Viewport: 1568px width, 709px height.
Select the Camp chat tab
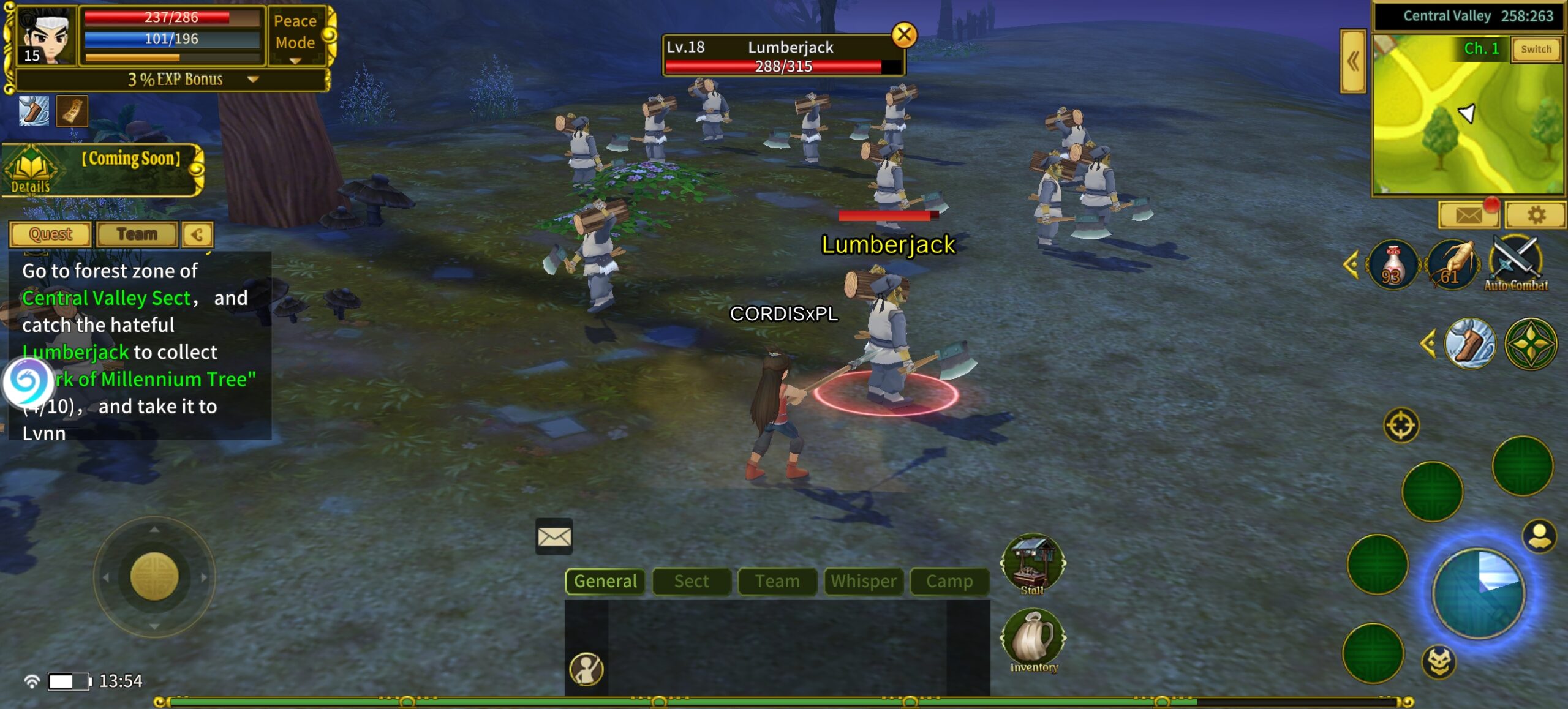pos(949,581)
